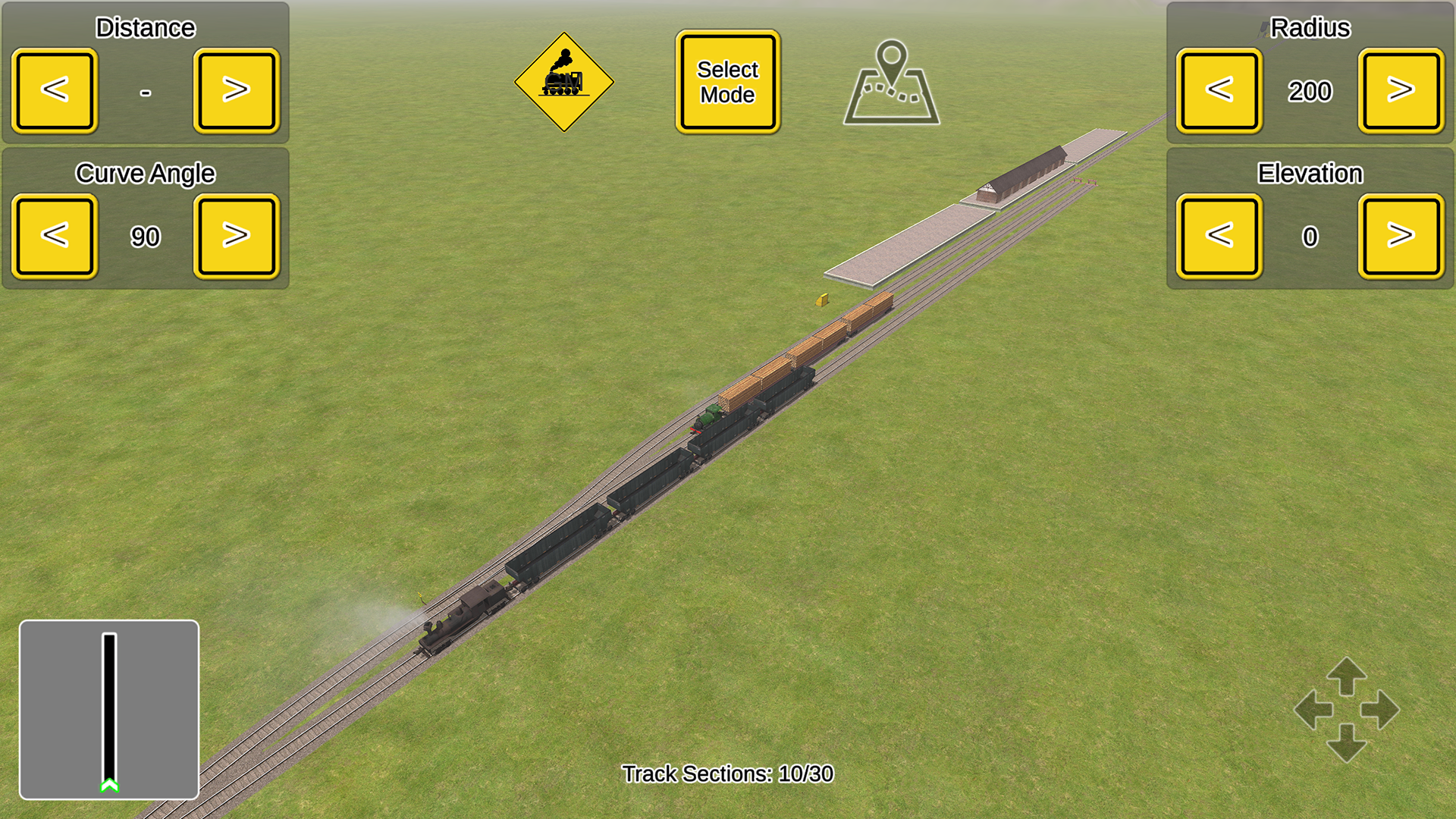The width and height of the screenshot is (1456, 819).
Task: Increase the Distance value
Action: (x=236, y=90)
